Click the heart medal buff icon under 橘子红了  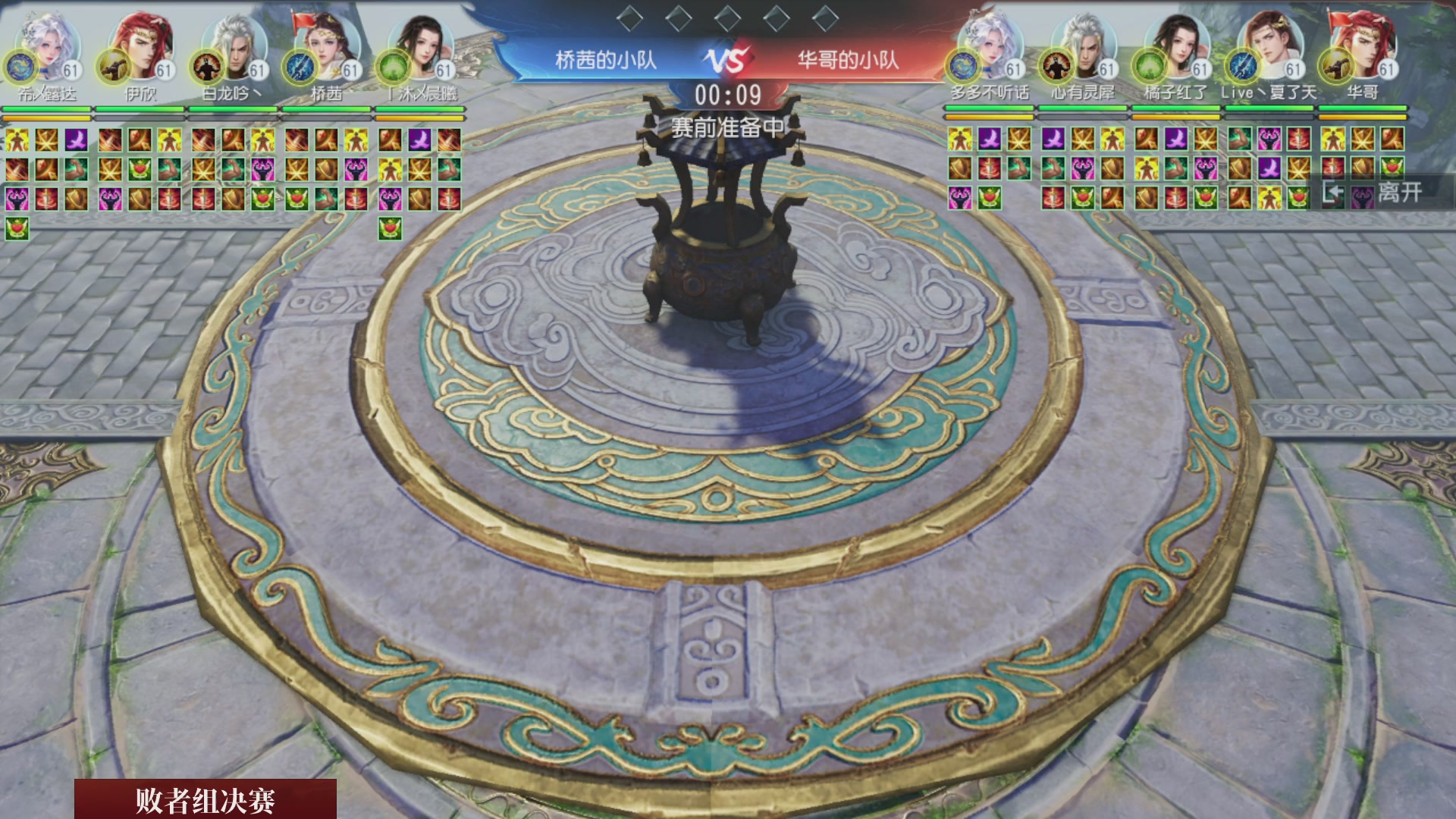tap(1207, 199)
